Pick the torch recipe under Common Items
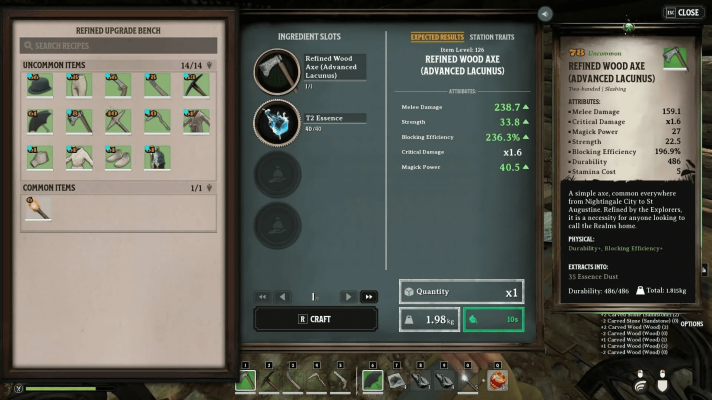This screenshot has height=400, width=712. coord(40,207)
